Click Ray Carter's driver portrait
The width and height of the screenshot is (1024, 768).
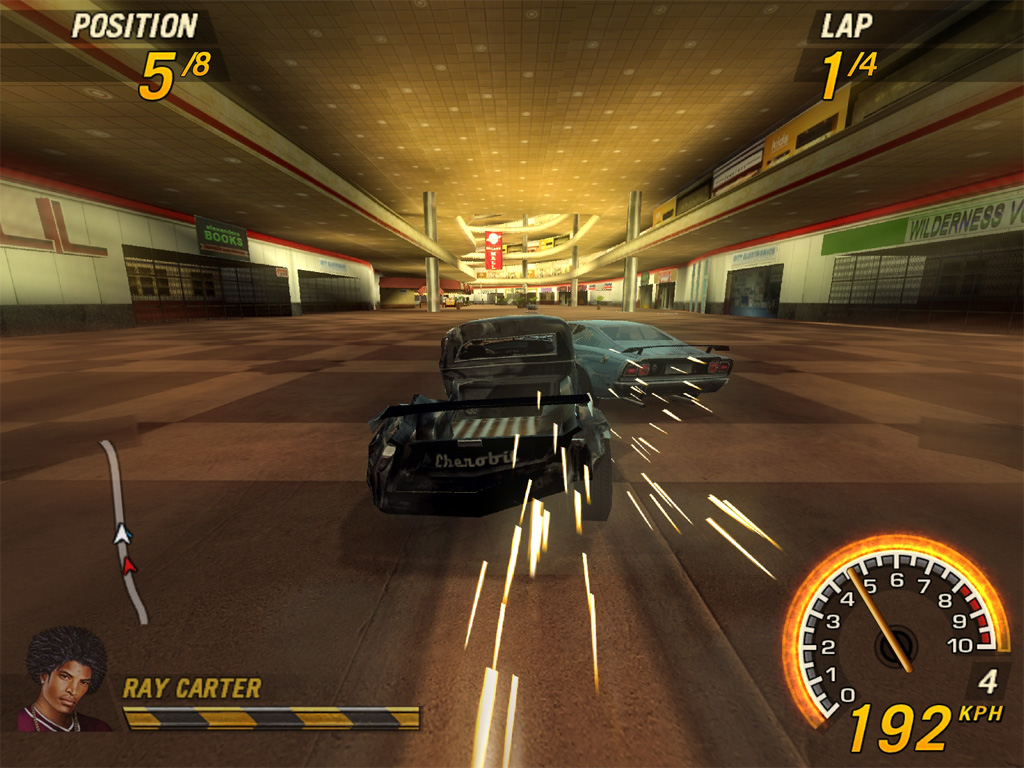[x=65, y=680]
